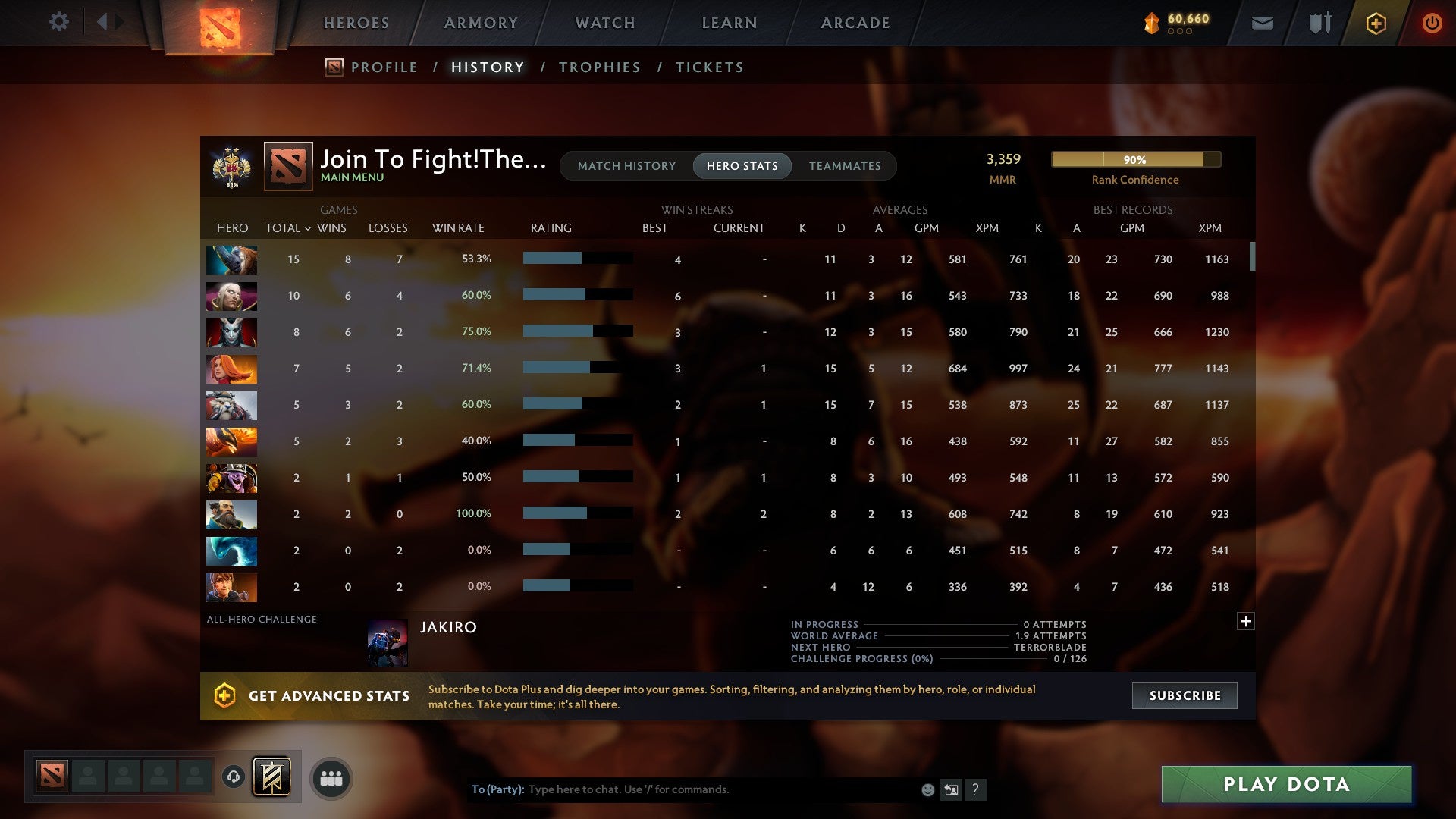Open the friends icon near the party slots
Image resolution: width=1456 pixels, height=819 pixels.
(x=330, y=777)
